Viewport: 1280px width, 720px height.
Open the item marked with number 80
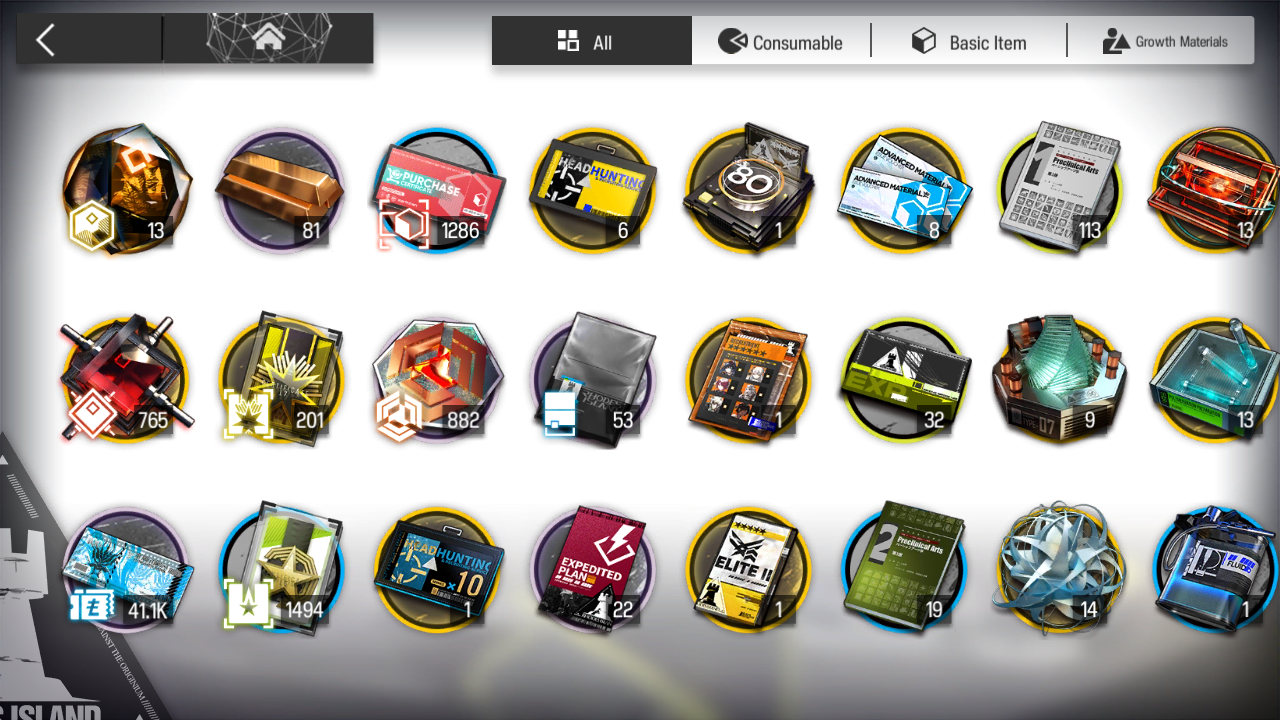click(748, 190)
